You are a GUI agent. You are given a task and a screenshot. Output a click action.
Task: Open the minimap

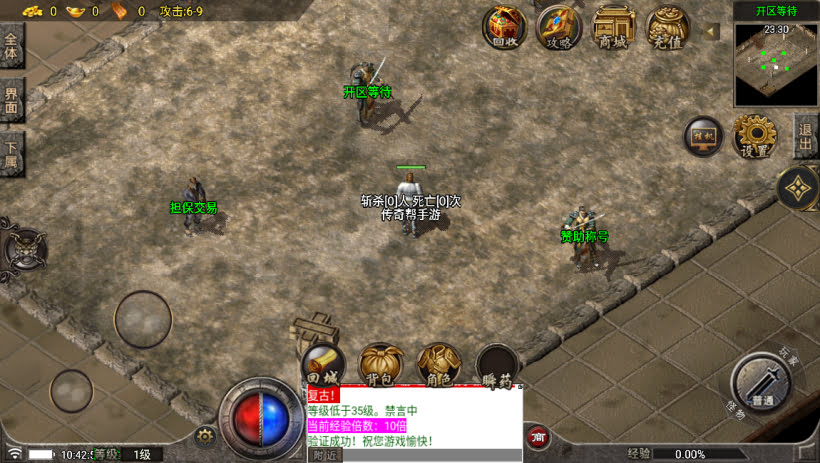coord(776,64)
